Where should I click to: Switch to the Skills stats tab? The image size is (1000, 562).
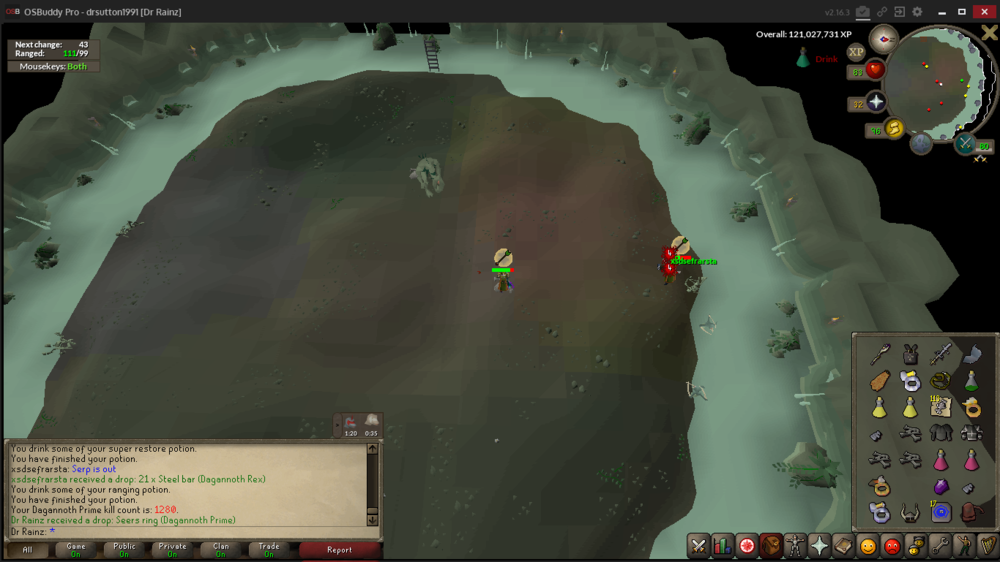722,546
